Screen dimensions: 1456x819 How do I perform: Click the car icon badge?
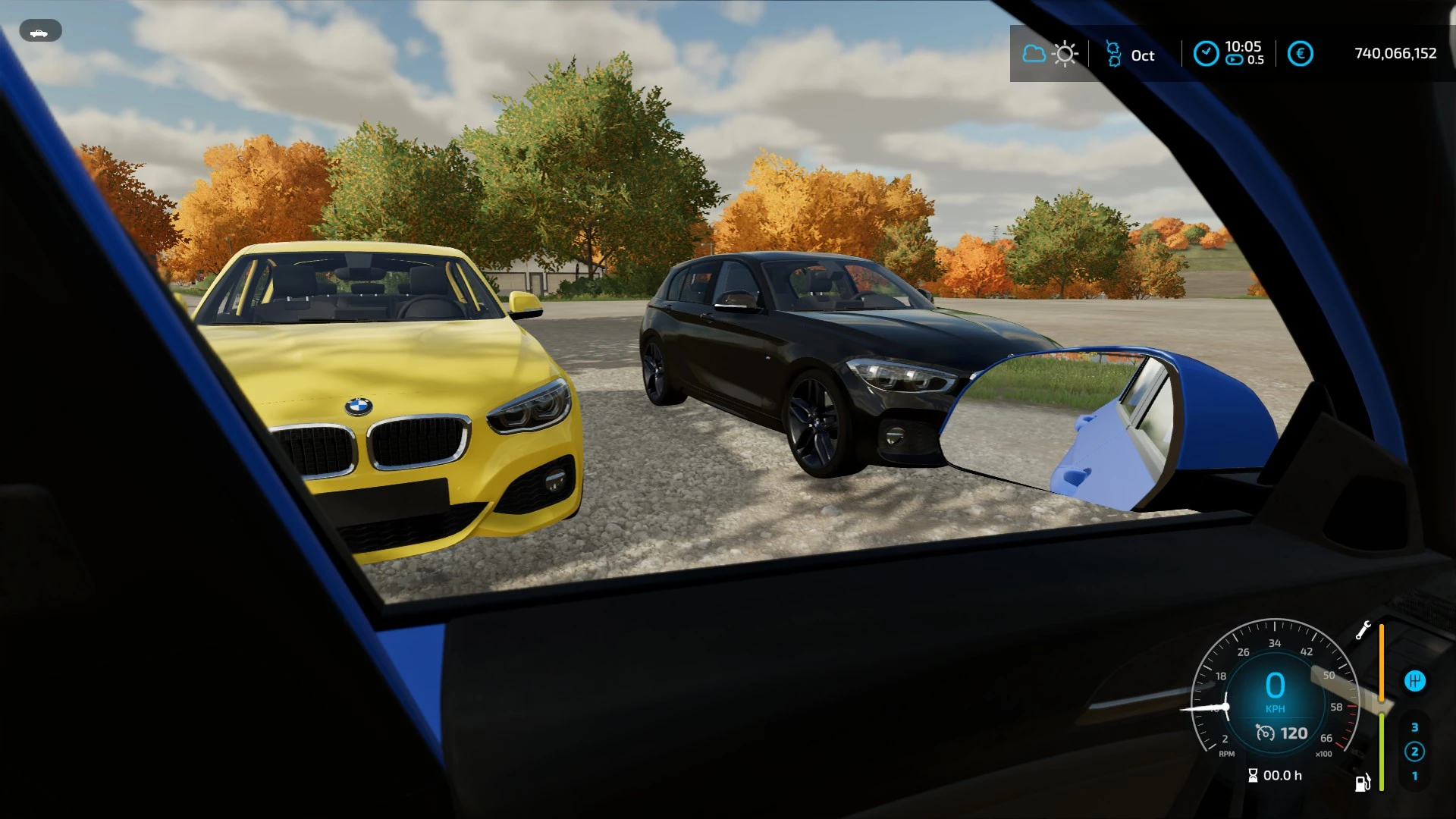click(39, 32)
